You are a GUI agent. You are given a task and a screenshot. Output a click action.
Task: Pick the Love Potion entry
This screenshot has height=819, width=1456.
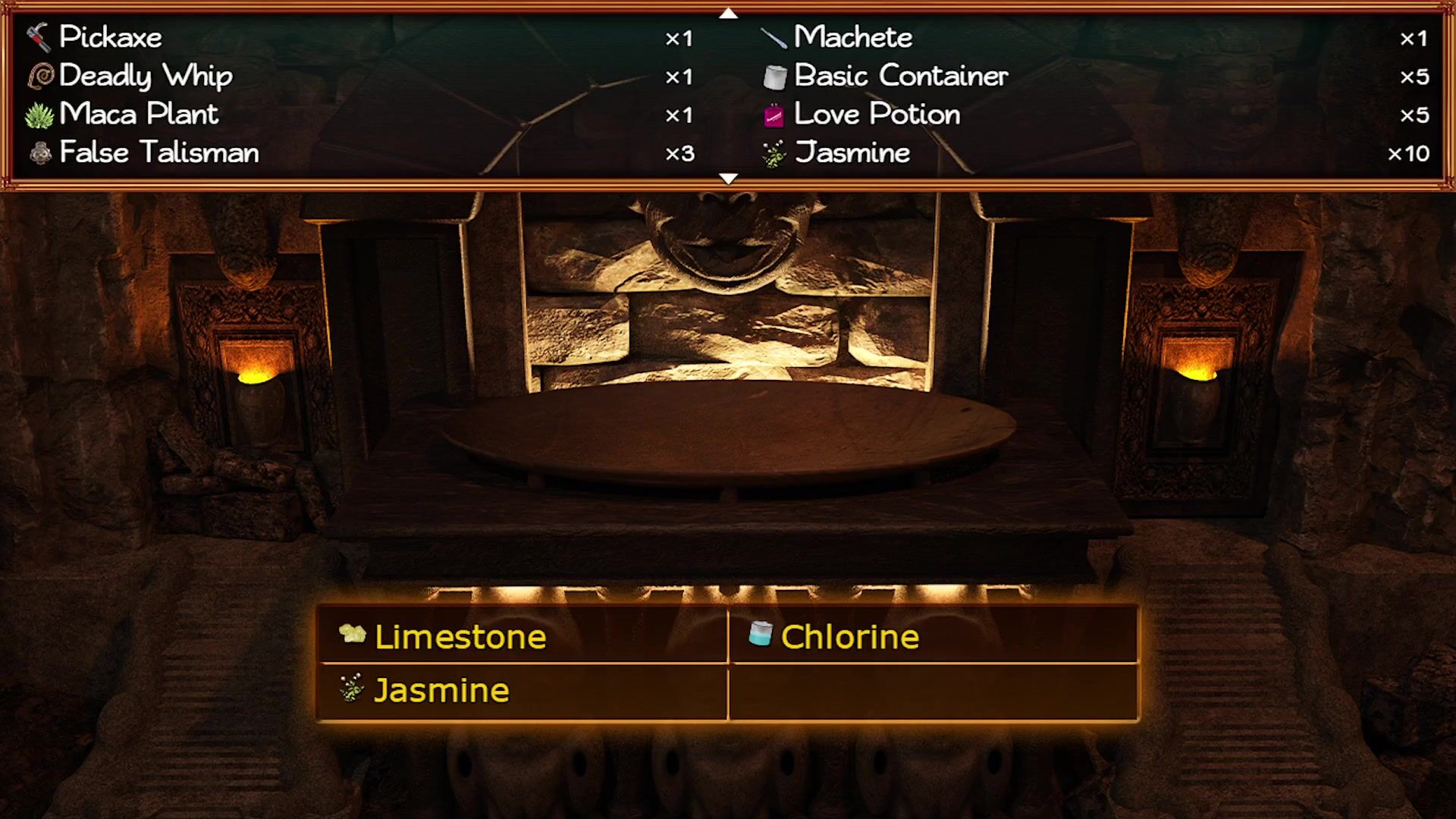(877, 115)
